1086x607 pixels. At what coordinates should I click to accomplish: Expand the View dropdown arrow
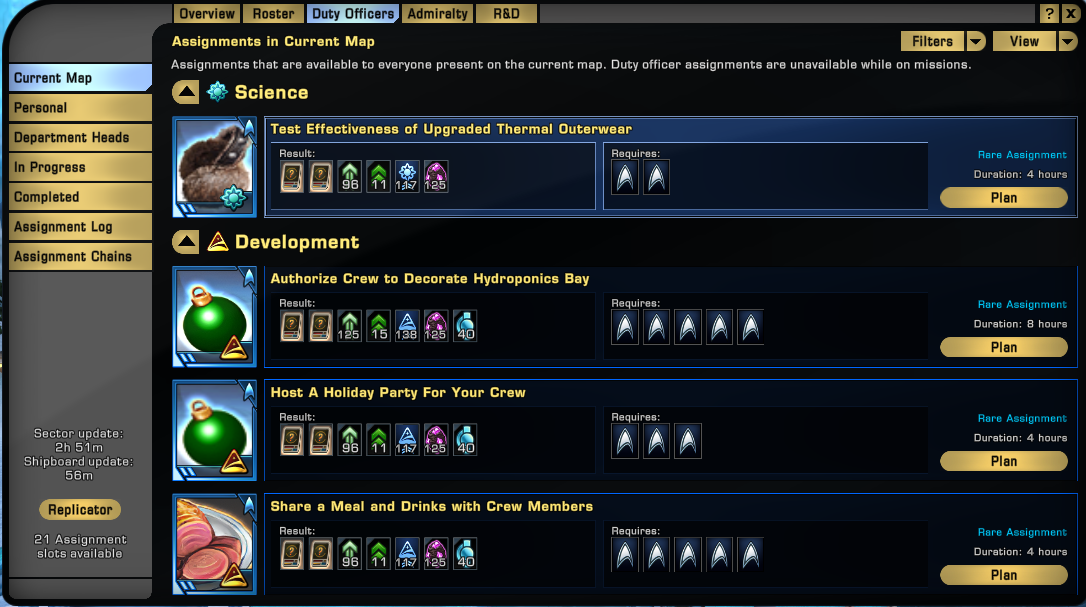point(1068,41)
